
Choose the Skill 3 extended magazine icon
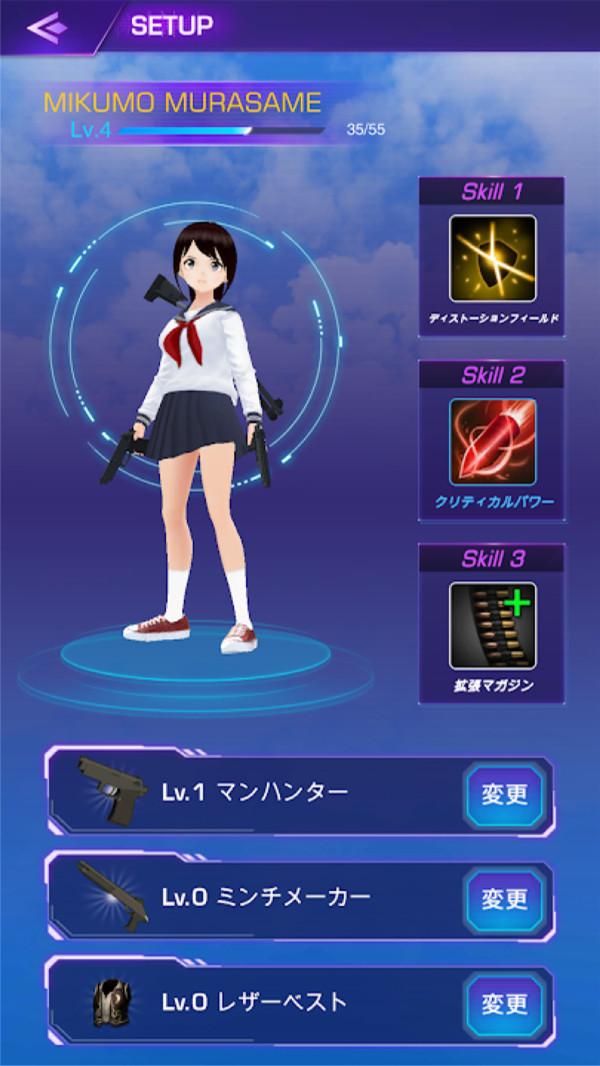tap(492, 625)
